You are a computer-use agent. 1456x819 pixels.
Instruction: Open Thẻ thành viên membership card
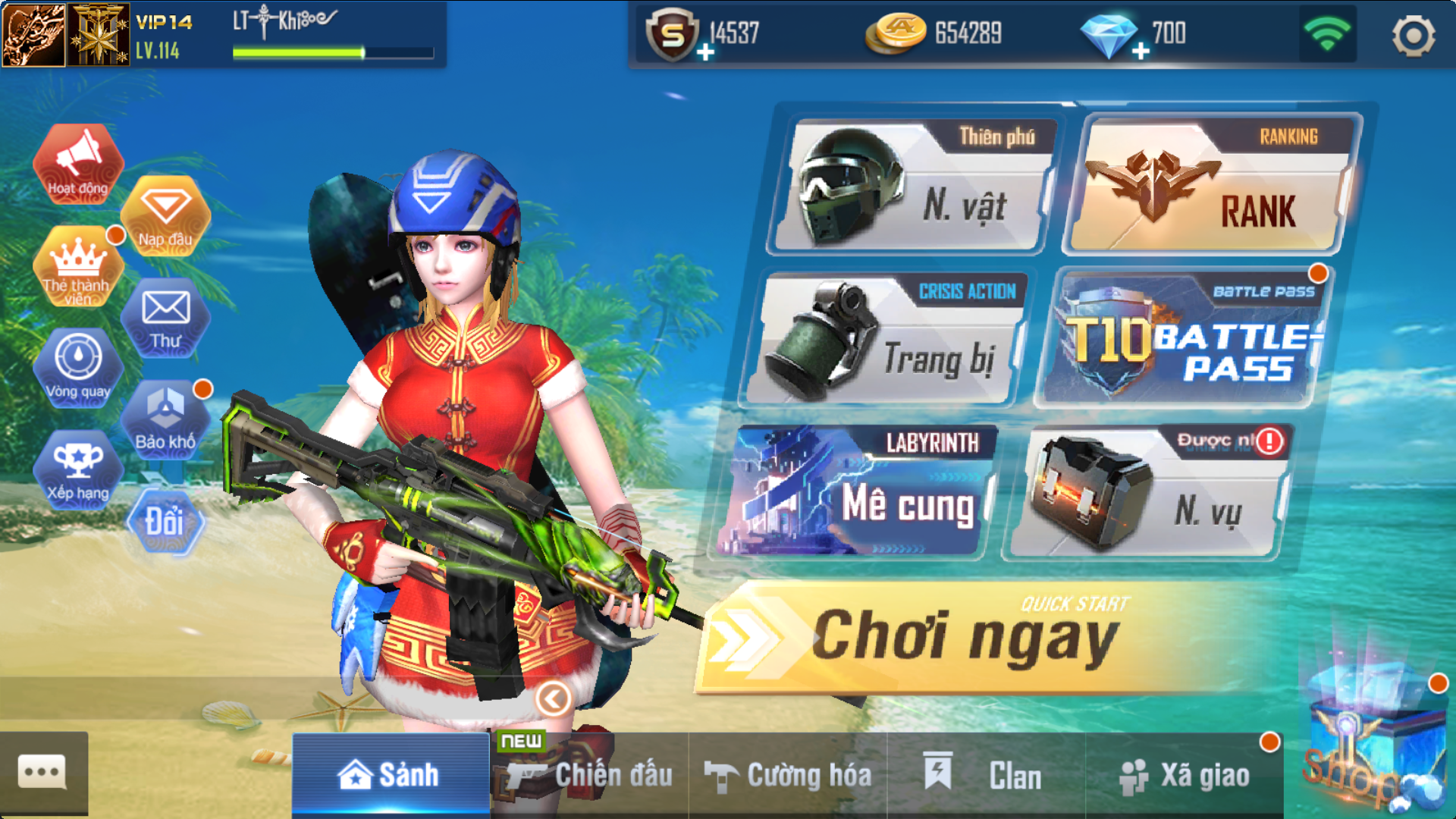(77, 267)
